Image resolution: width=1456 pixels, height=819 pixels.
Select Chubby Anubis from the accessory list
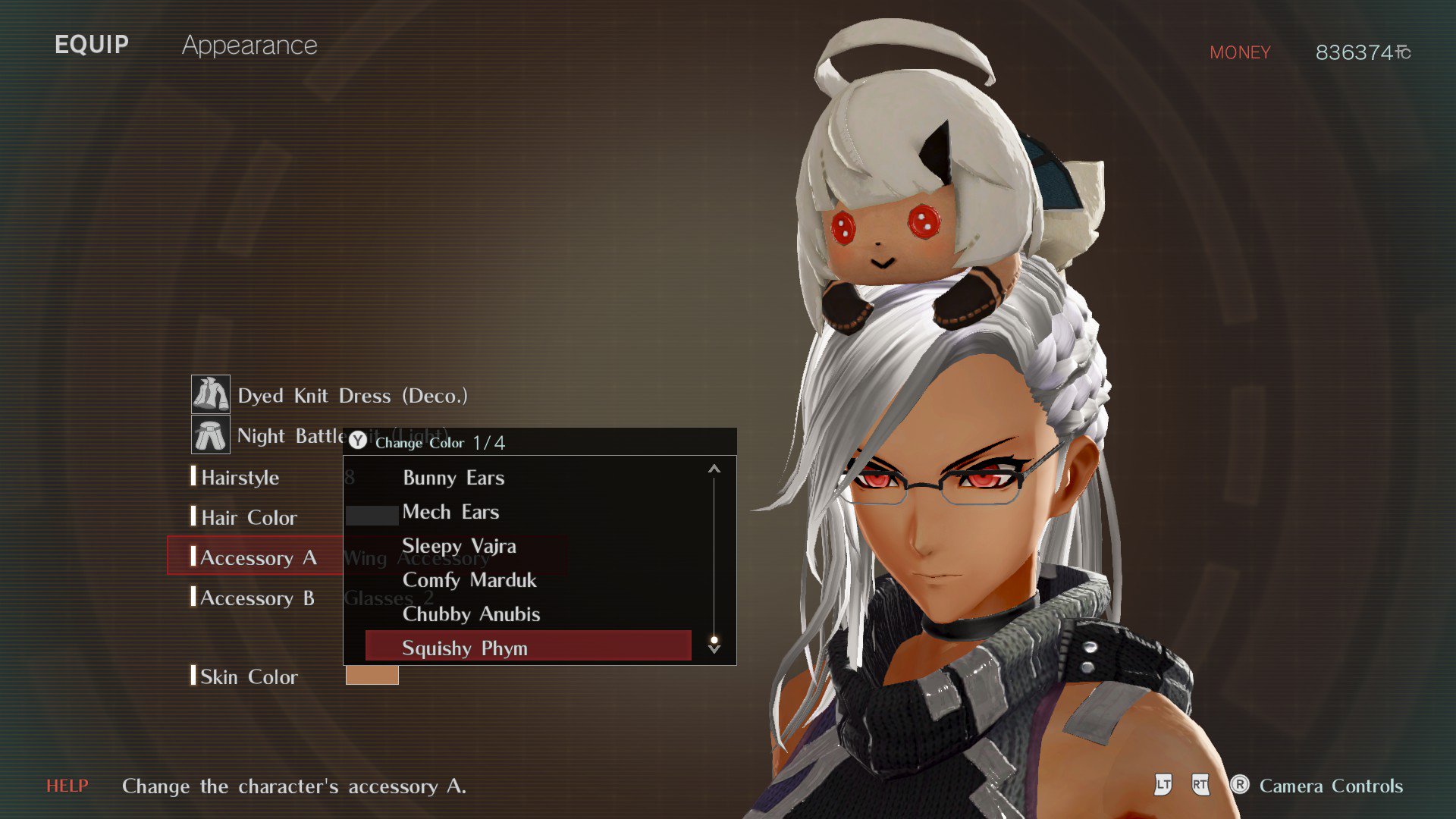471,614
